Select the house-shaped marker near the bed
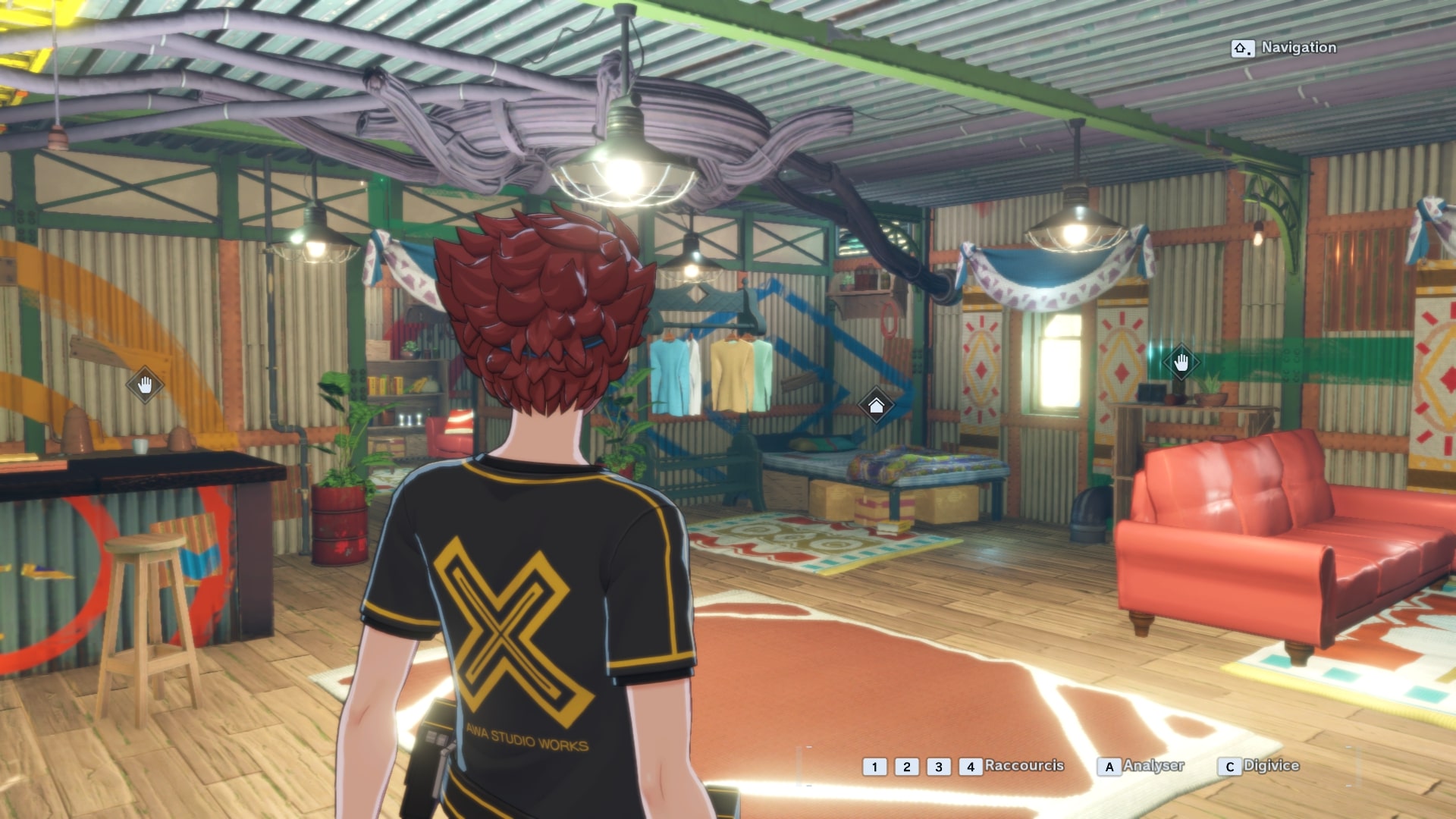The width and height of the screenshot is (1456, 819). coord(876,406)
